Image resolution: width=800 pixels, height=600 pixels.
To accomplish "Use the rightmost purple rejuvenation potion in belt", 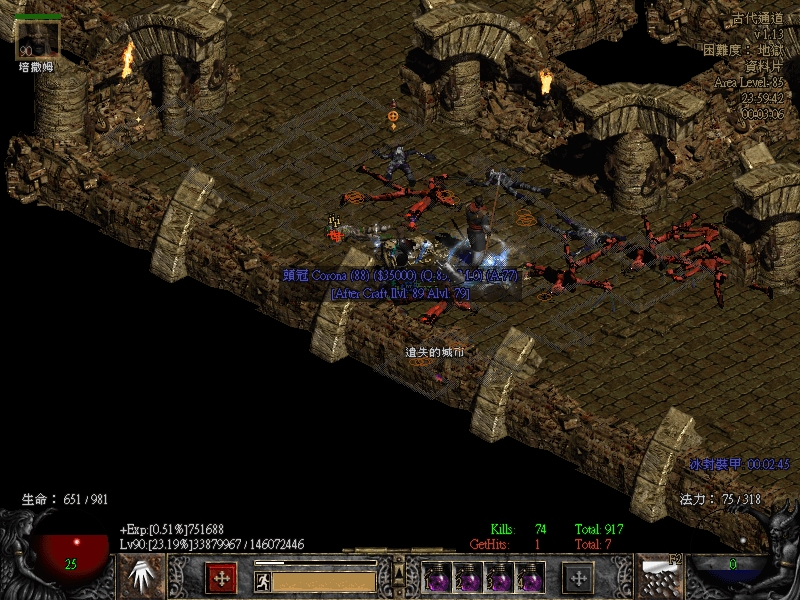I will point(530,578).
